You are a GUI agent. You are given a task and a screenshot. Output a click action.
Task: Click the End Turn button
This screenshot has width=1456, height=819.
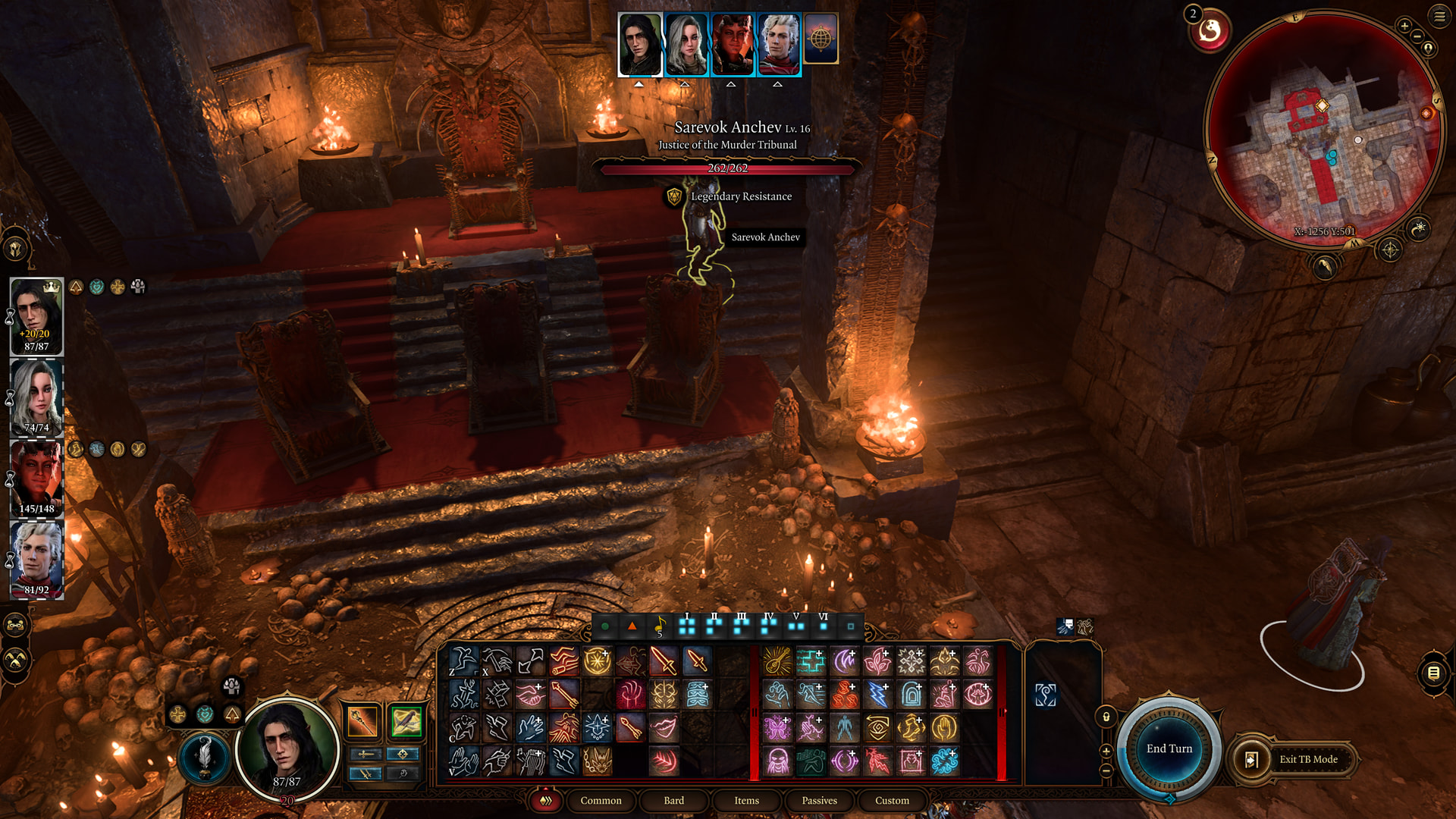[1169, 748]
